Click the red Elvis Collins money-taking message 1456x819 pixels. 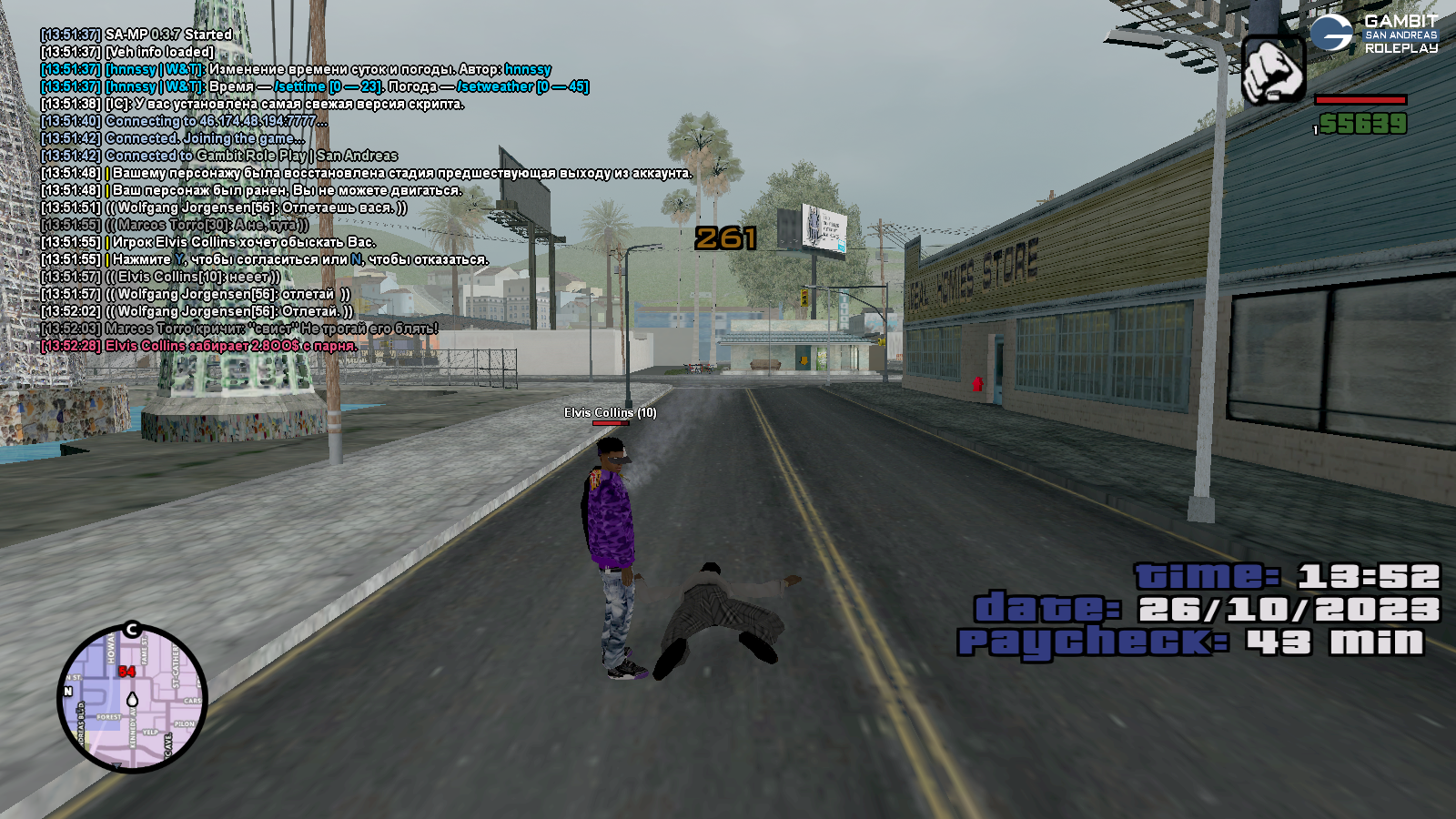[x=231, y=346]
